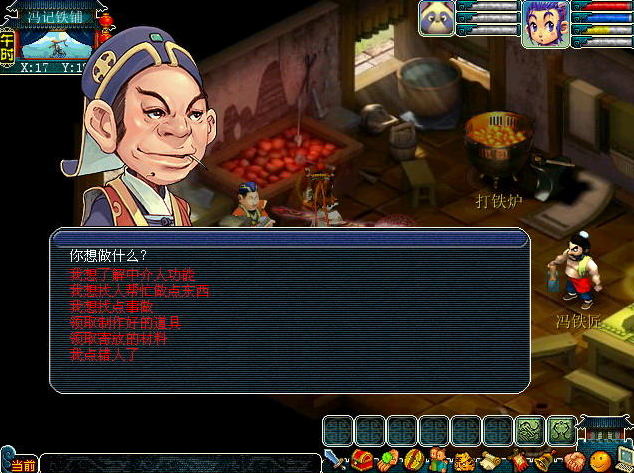The width and height of the screenshot is (634, 473).
Task: Open the two-people team icon
Action: pyautogui.click(x=438, y=461)
